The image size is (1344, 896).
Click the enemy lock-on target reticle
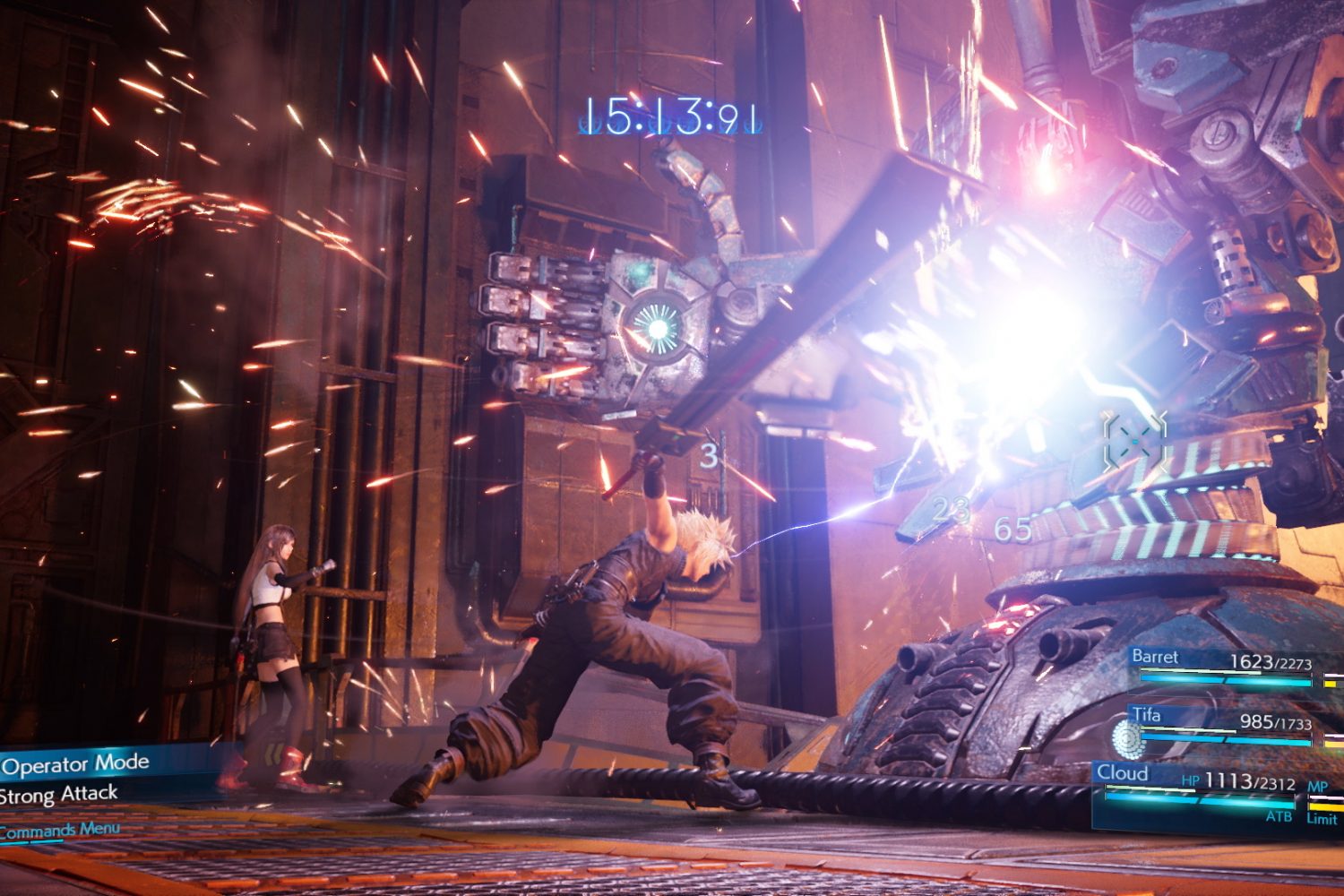(x=1135, y=440)
